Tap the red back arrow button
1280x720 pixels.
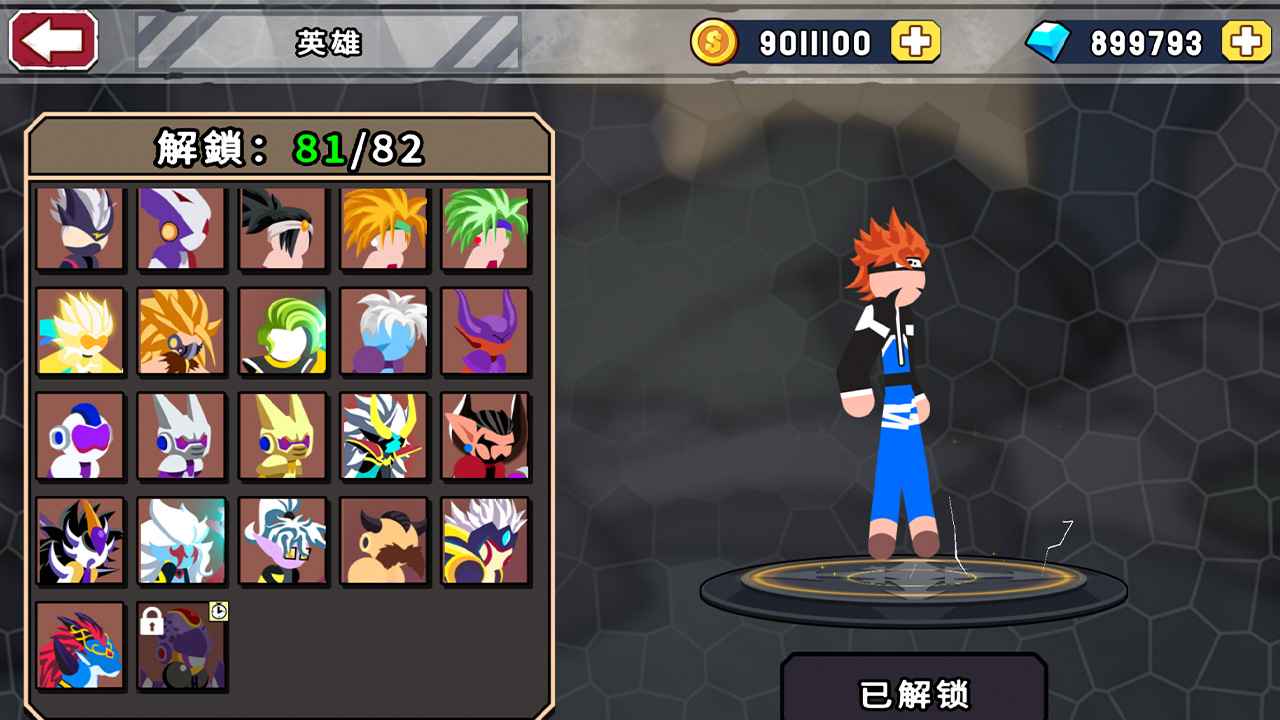tap(52, 41)
